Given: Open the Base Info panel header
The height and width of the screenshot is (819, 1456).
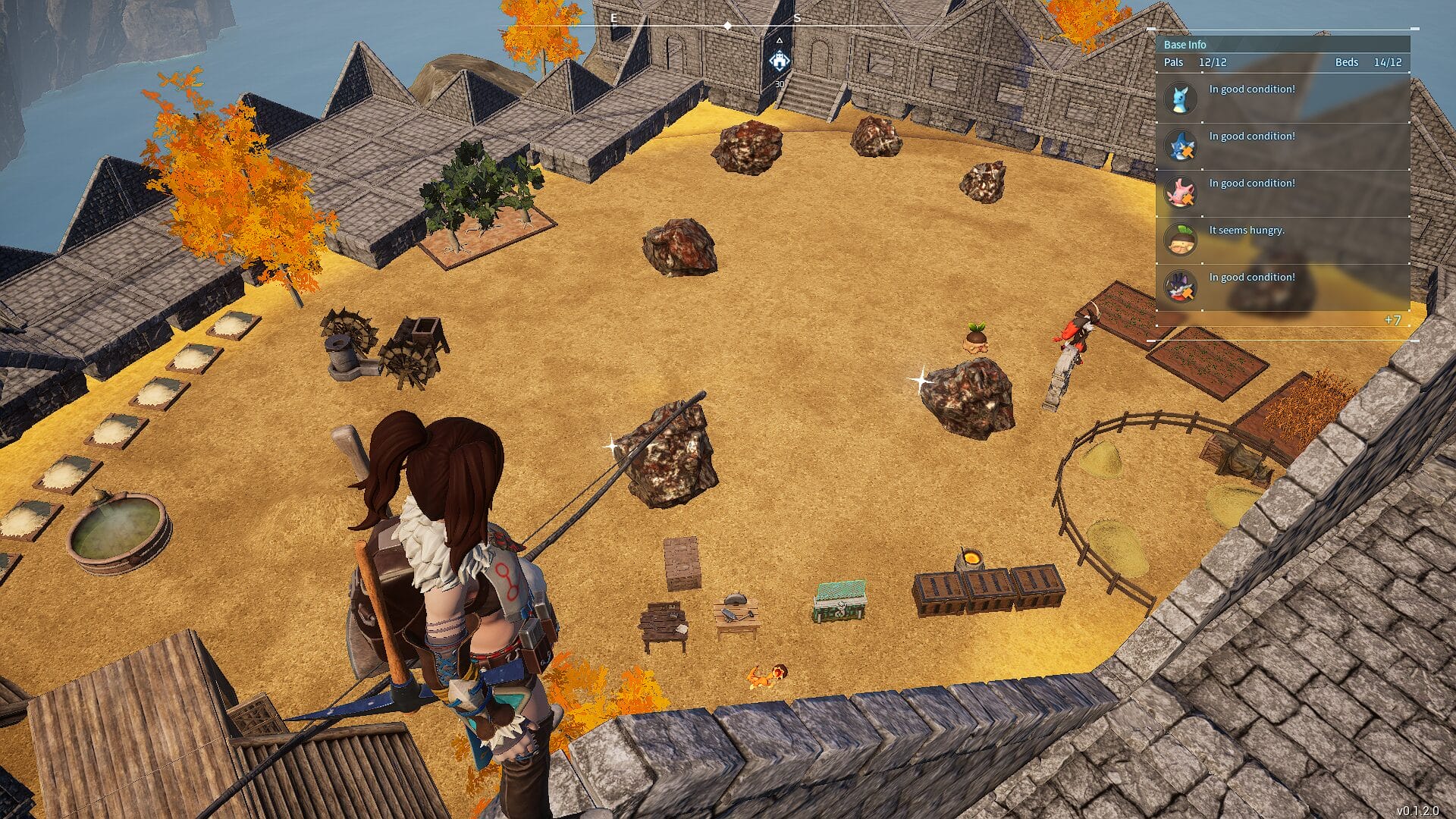Looking at the screenshot, I should pyautogui.click(x=1185, y=45).
